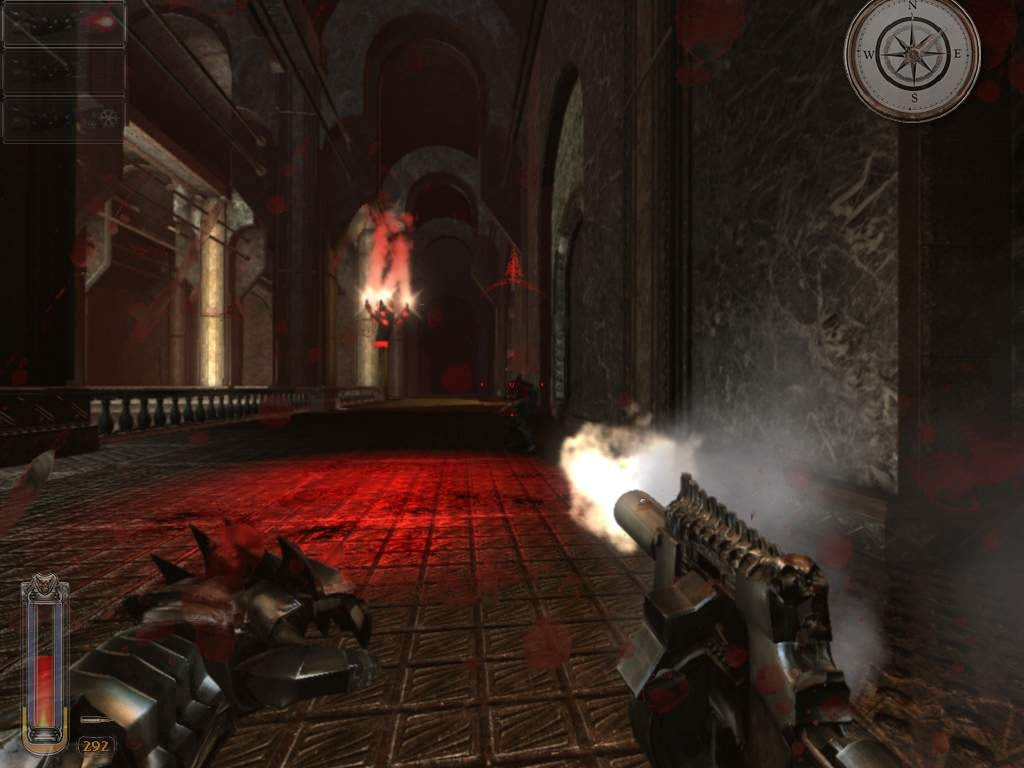The width and height of the screenshot is (1024, 768).
Task: Click the compass in the corner
Action: pyautogui.click(x=911, y=53)
